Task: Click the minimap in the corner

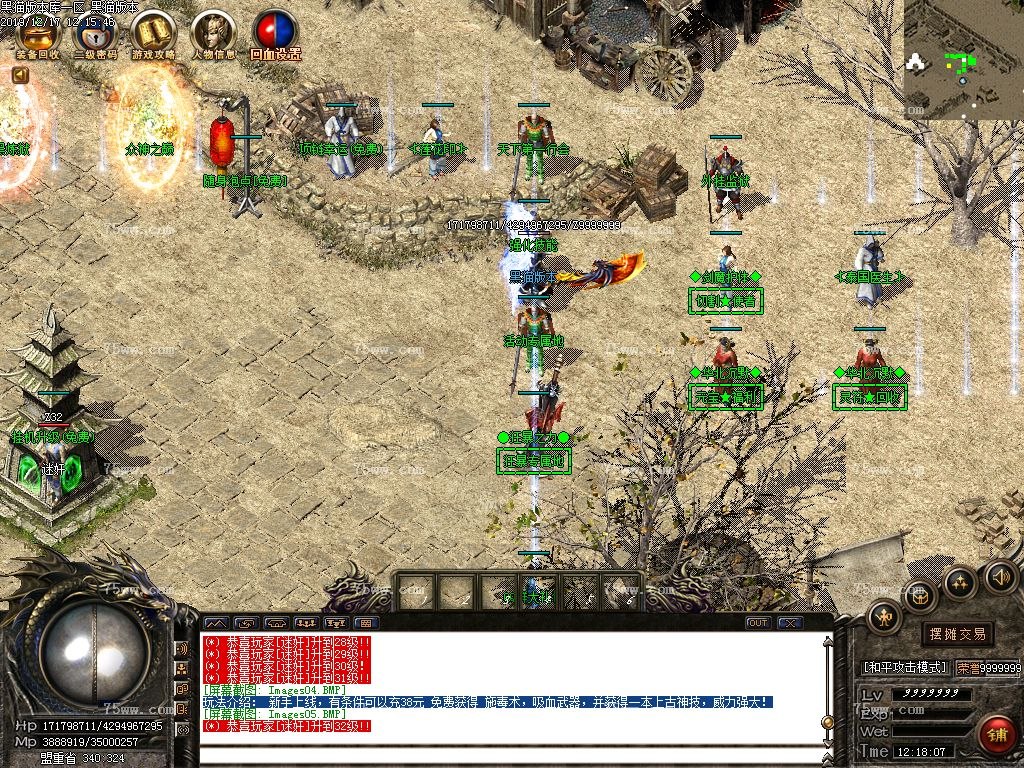Action: (x=963, y=60)
